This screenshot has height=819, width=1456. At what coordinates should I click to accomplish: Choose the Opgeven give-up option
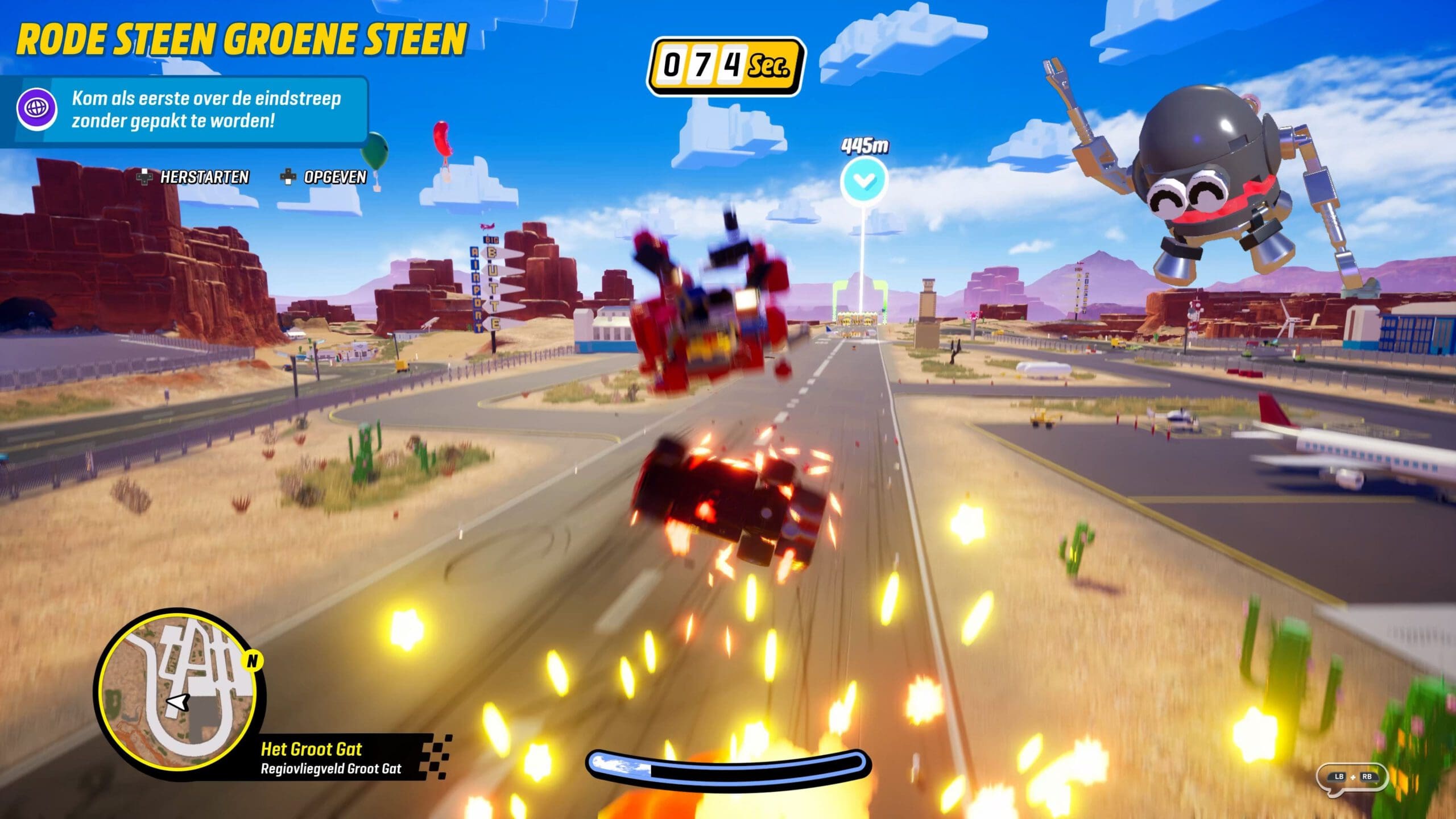click(x=324, y=177)
